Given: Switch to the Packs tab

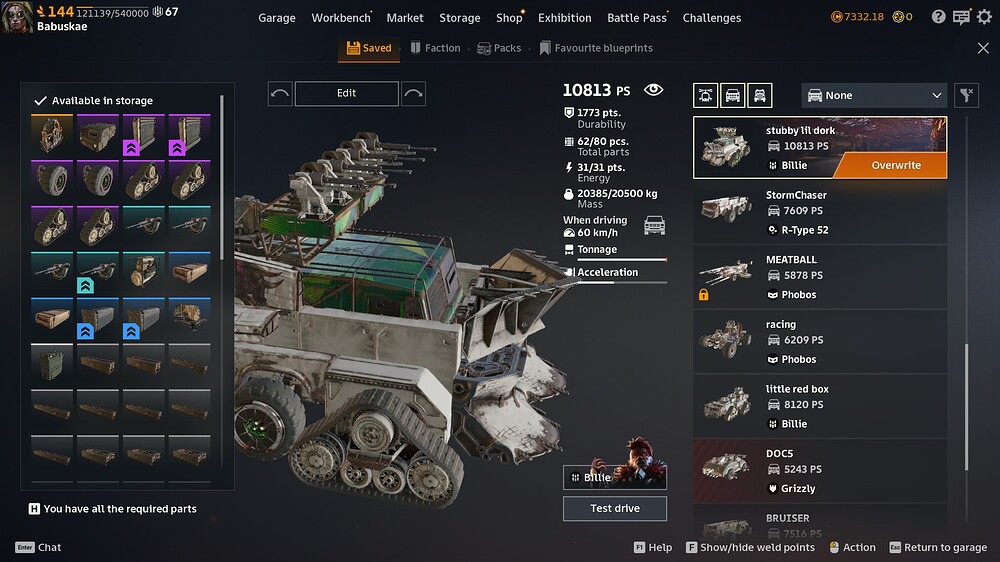Looking at the screenshot, I should pyautogui.click(x=499, y=48).
